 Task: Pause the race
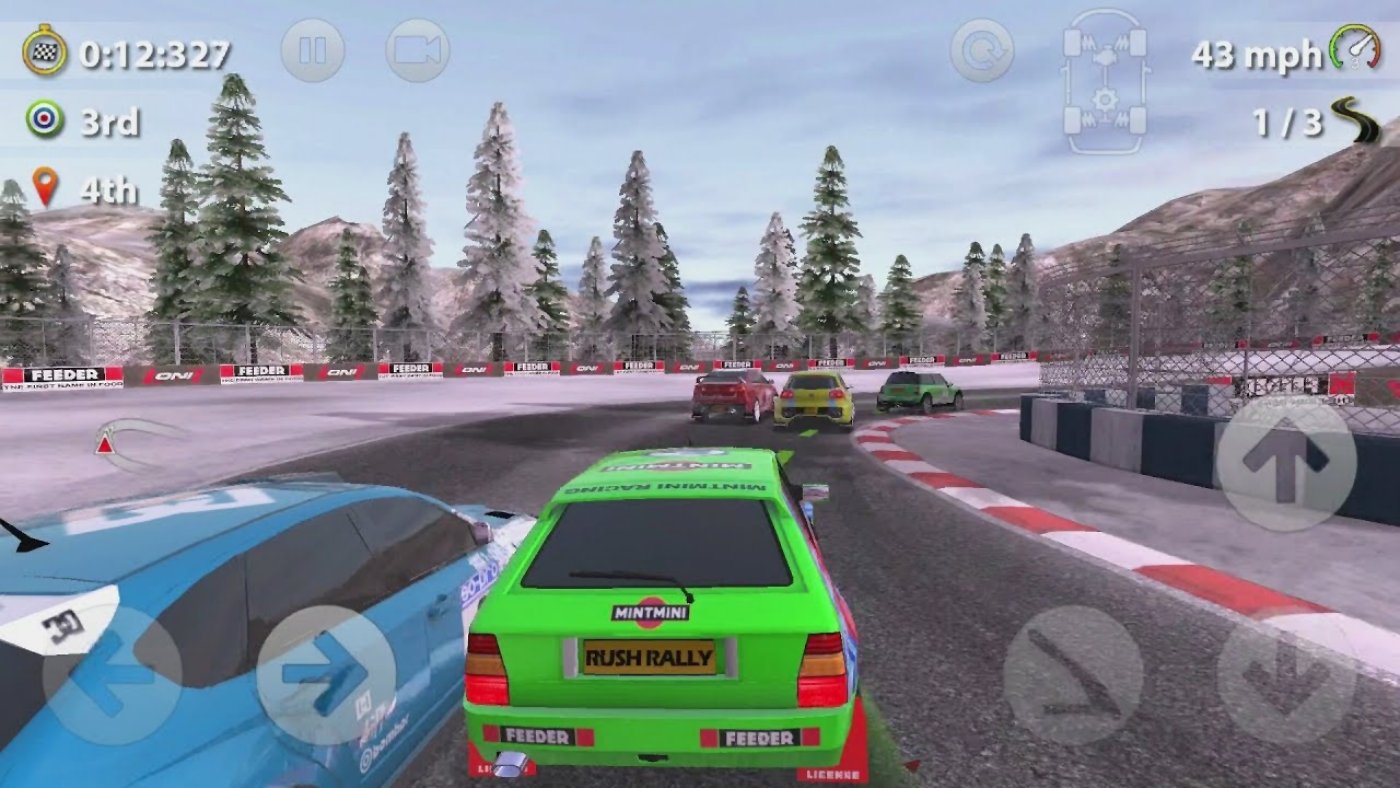pyautogui.click(x=312, y=50)
